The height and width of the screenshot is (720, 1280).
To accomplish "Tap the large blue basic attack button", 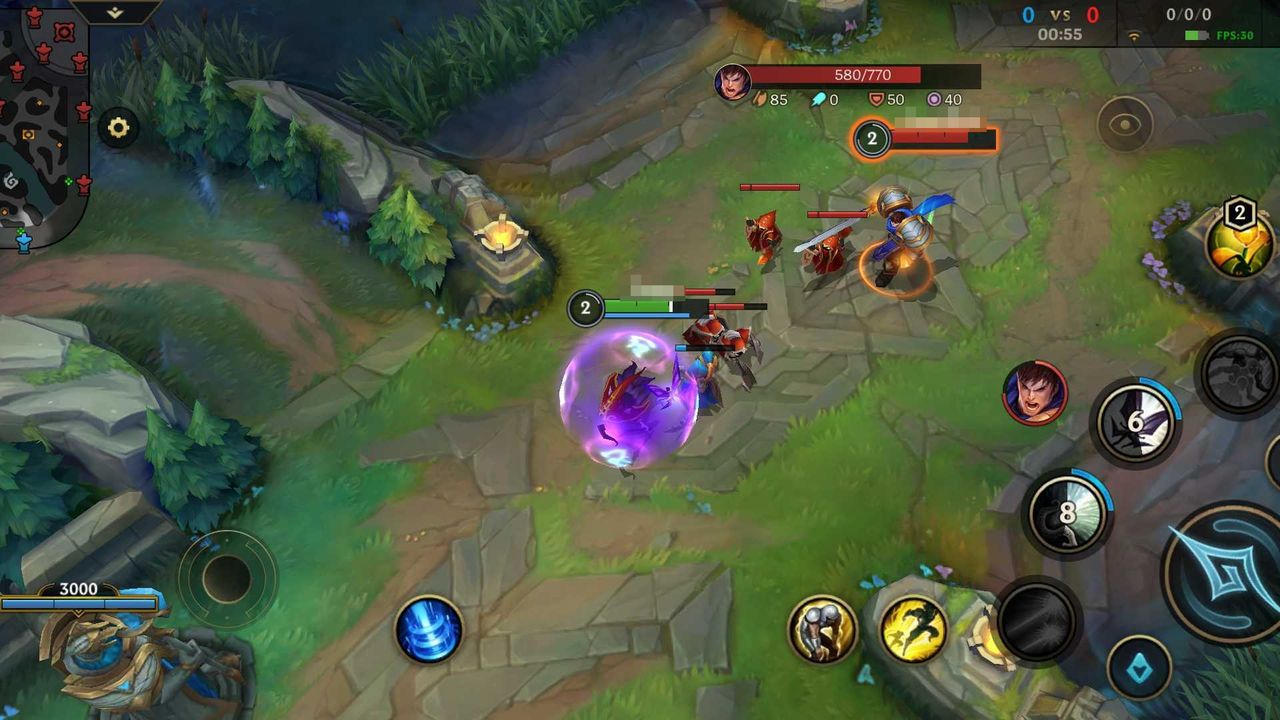I will point(1223,572).
